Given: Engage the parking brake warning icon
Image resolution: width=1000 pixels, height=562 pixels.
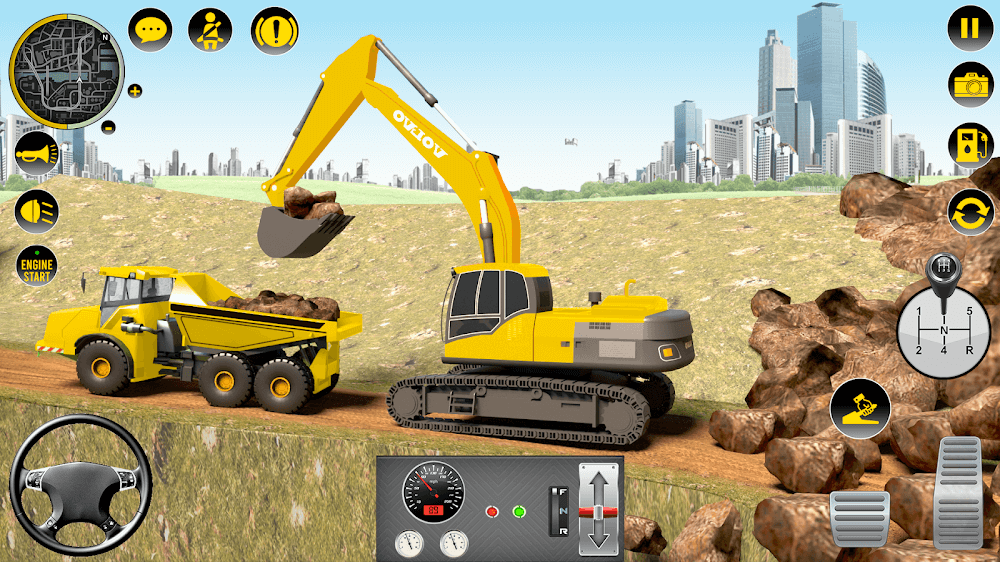Looking at the screenshot, I should tap(273, 30).
